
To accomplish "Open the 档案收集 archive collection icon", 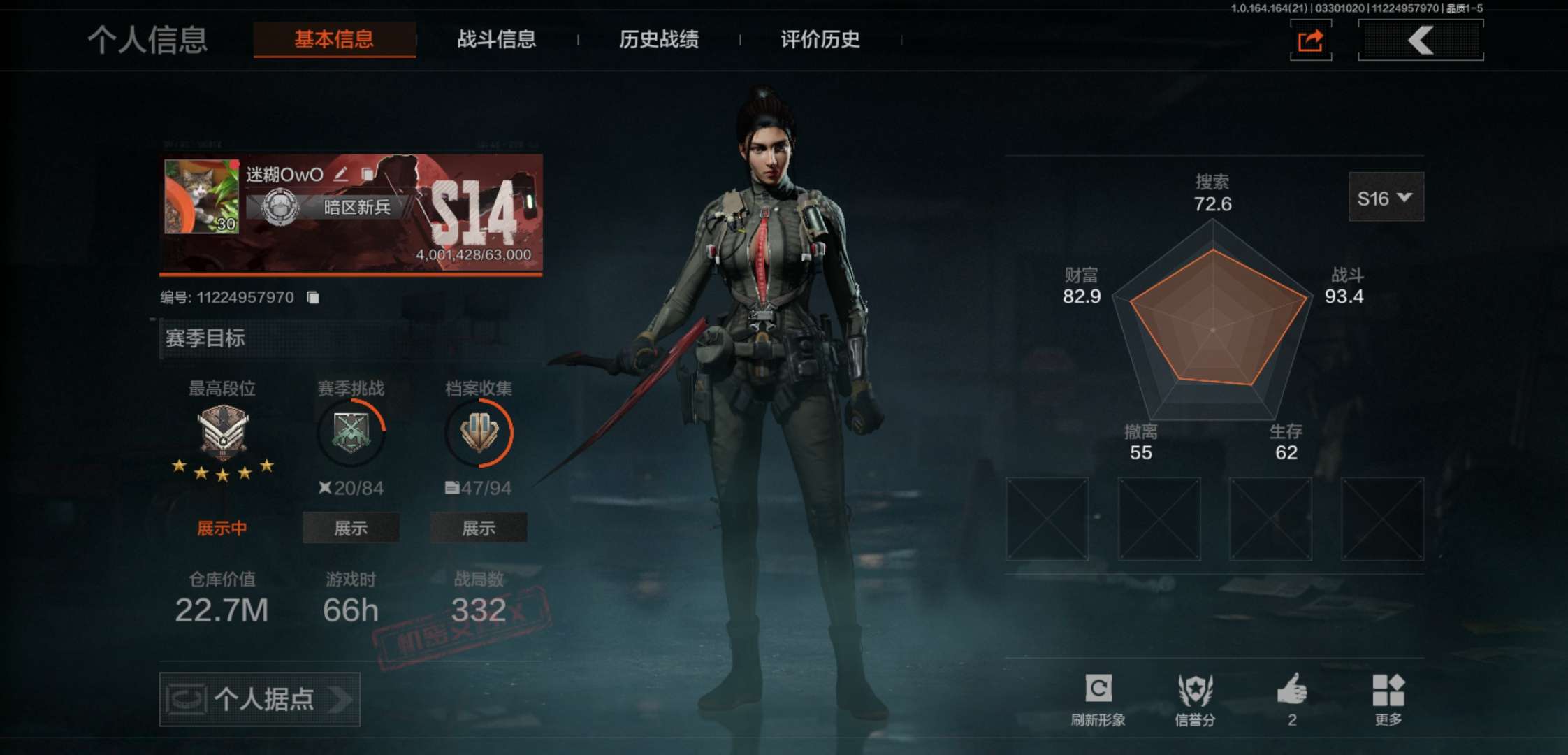I will click(479, 431).
